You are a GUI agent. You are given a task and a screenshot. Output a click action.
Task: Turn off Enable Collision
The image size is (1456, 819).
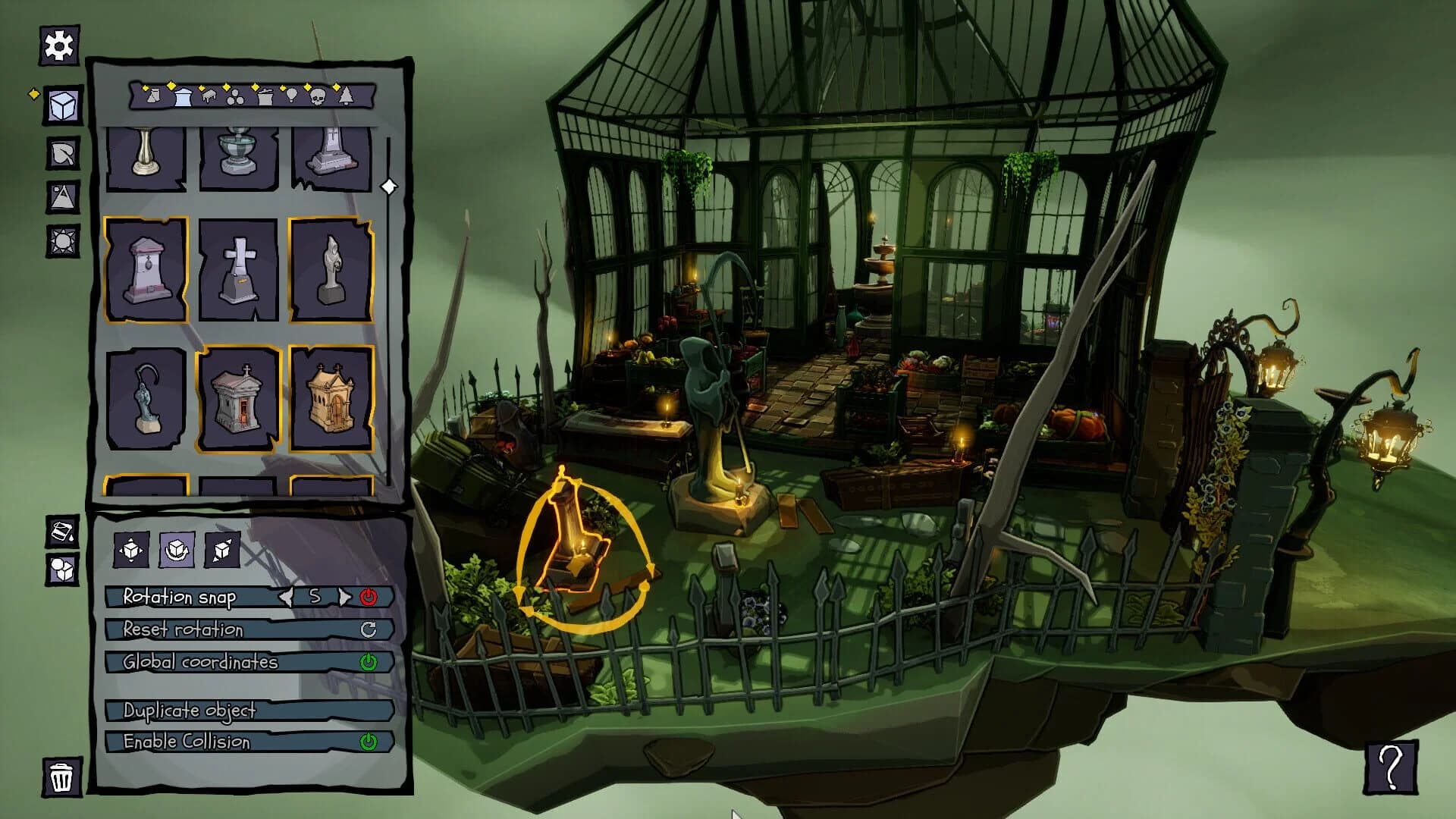[370, 742]
